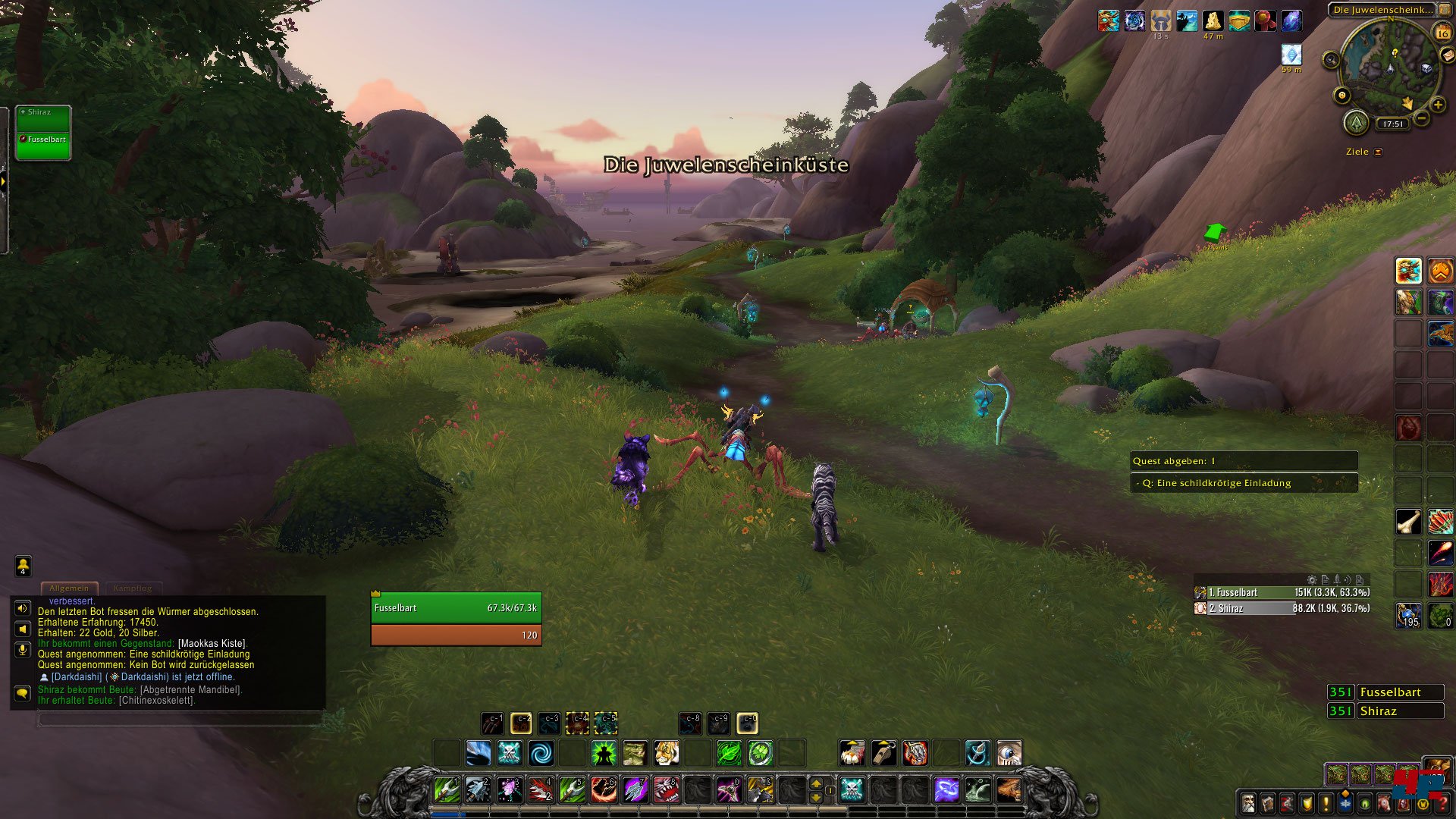Open the red question mark help button
The width and height of the screenshot is (1456, 819).
(x=1442, y=803)
